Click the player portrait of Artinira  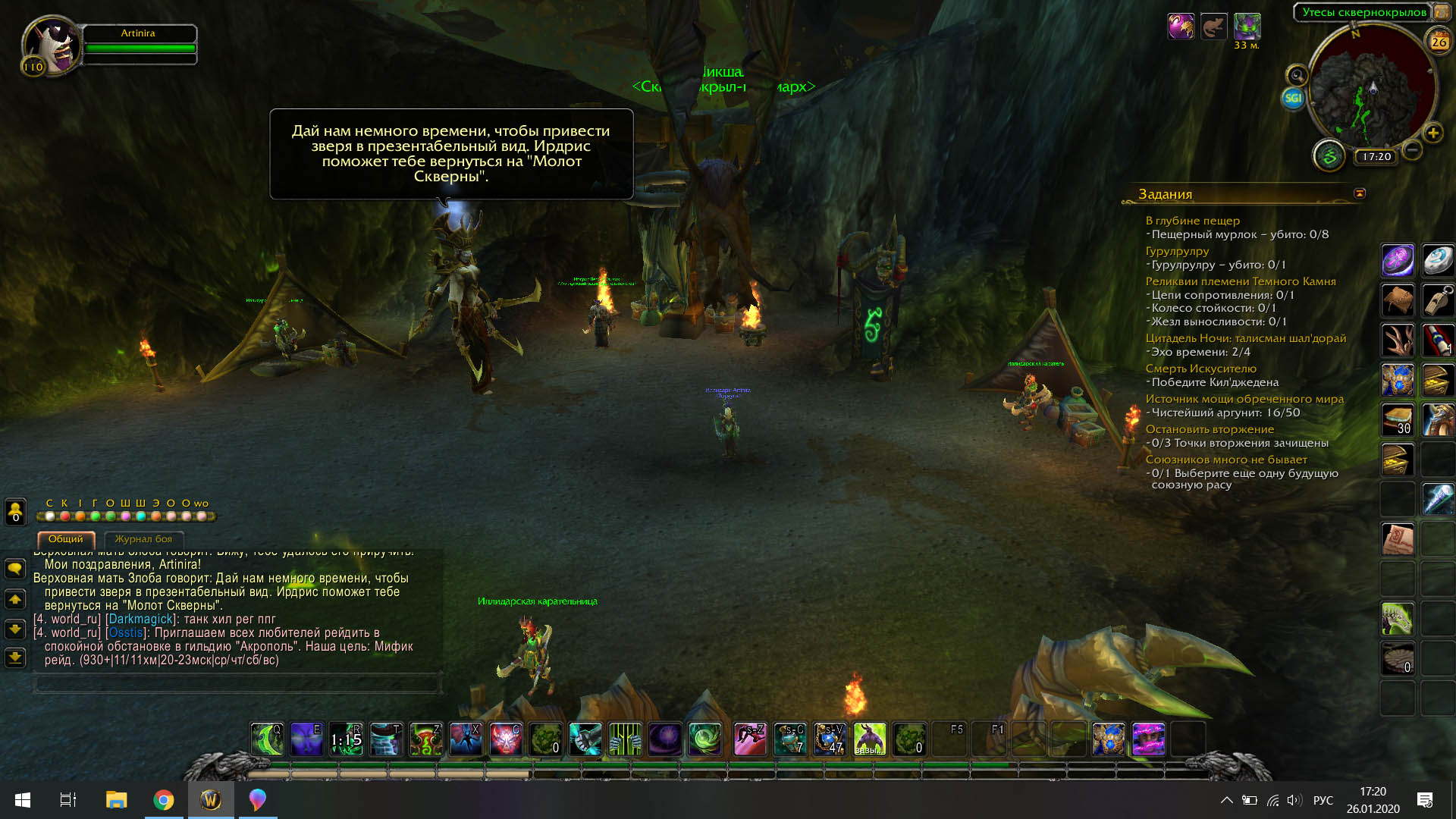point(52,45)
